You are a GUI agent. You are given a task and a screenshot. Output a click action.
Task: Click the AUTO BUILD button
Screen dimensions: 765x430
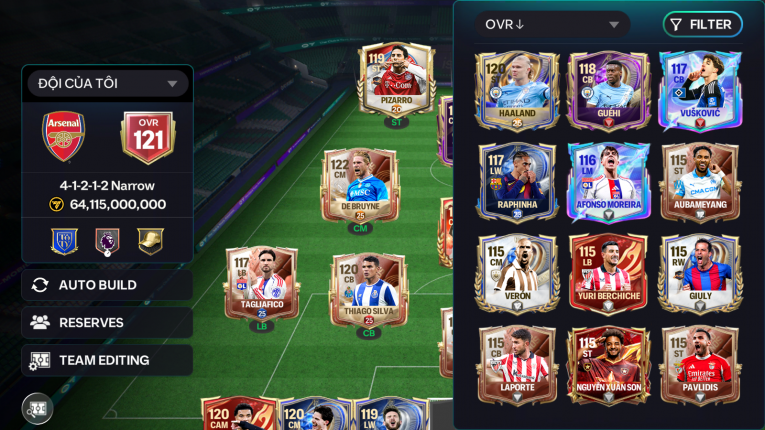tap(107, 285)
